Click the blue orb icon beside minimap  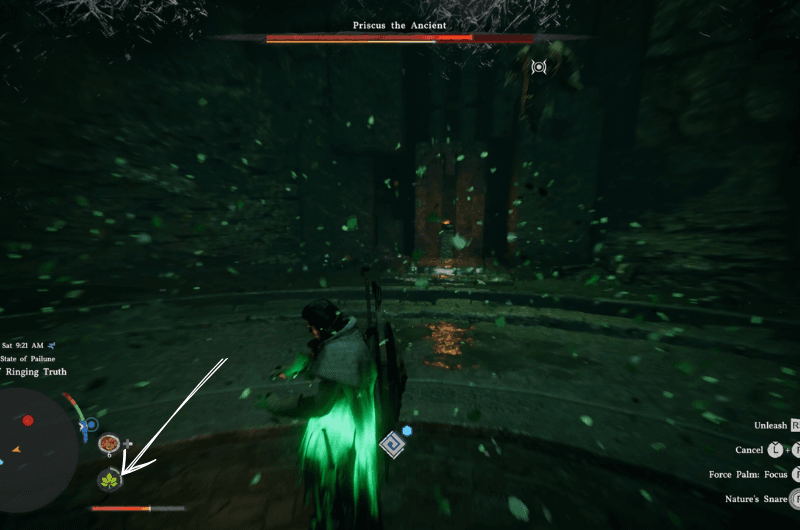[x=91, y=424]
